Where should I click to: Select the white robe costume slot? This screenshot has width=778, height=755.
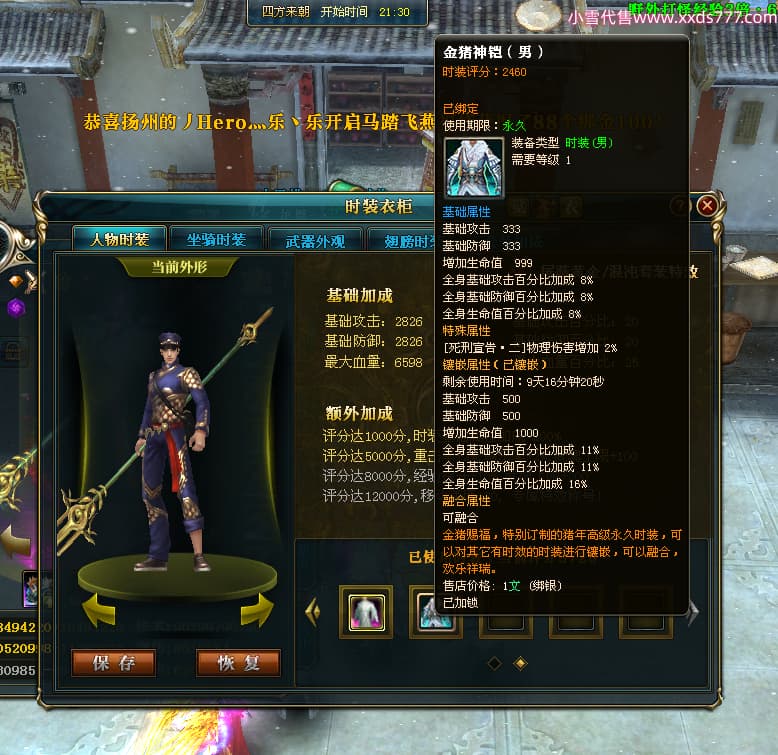366,611
